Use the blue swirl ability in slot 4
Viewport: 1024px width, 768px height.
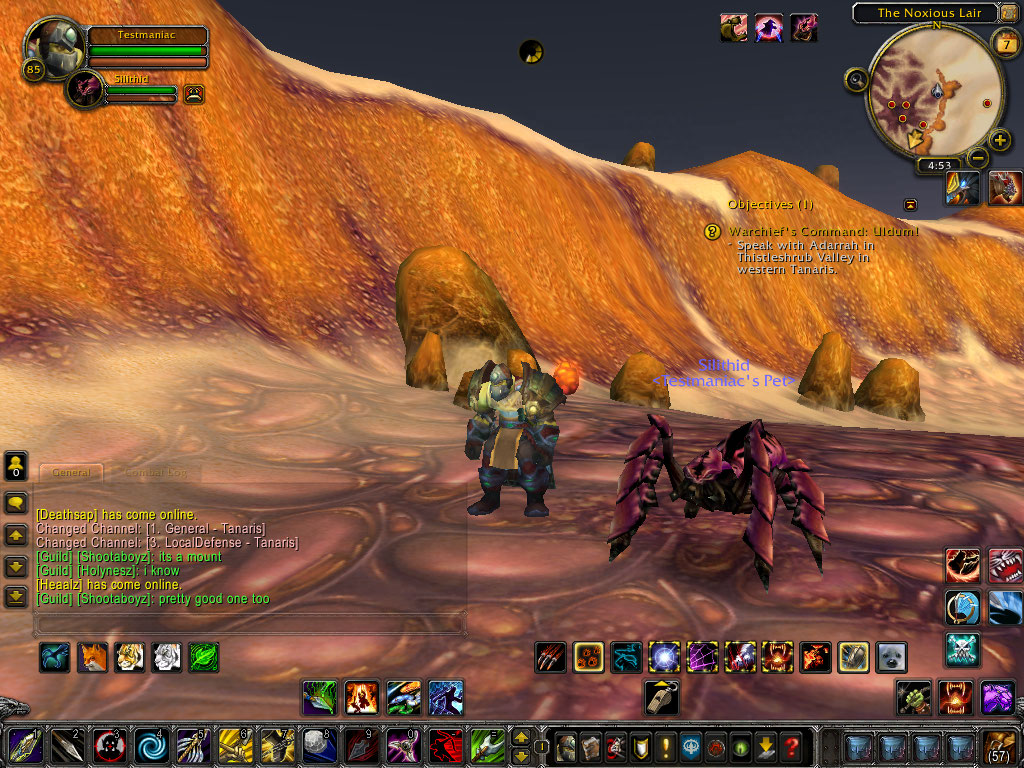[x=152, y=746]
